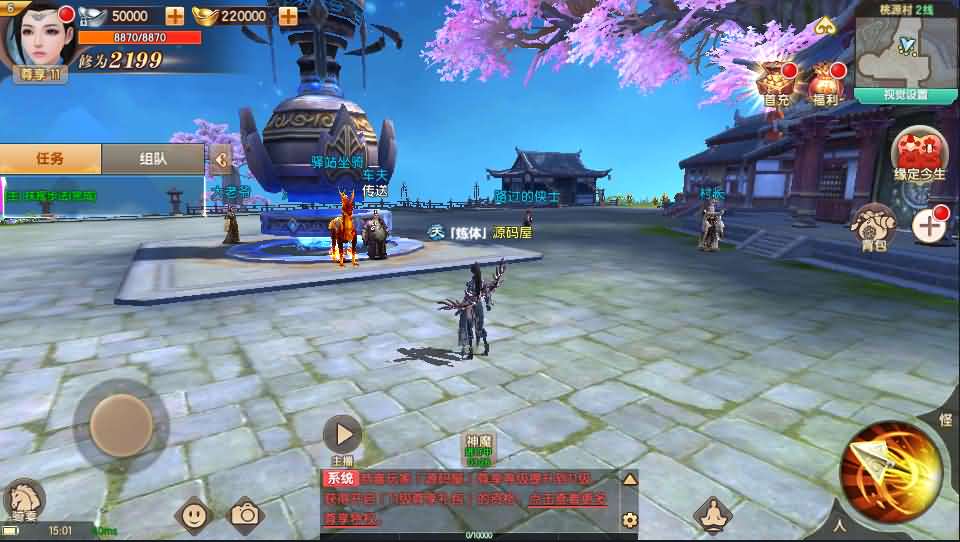Switch to the 任务 quest tab

(50, 158)
